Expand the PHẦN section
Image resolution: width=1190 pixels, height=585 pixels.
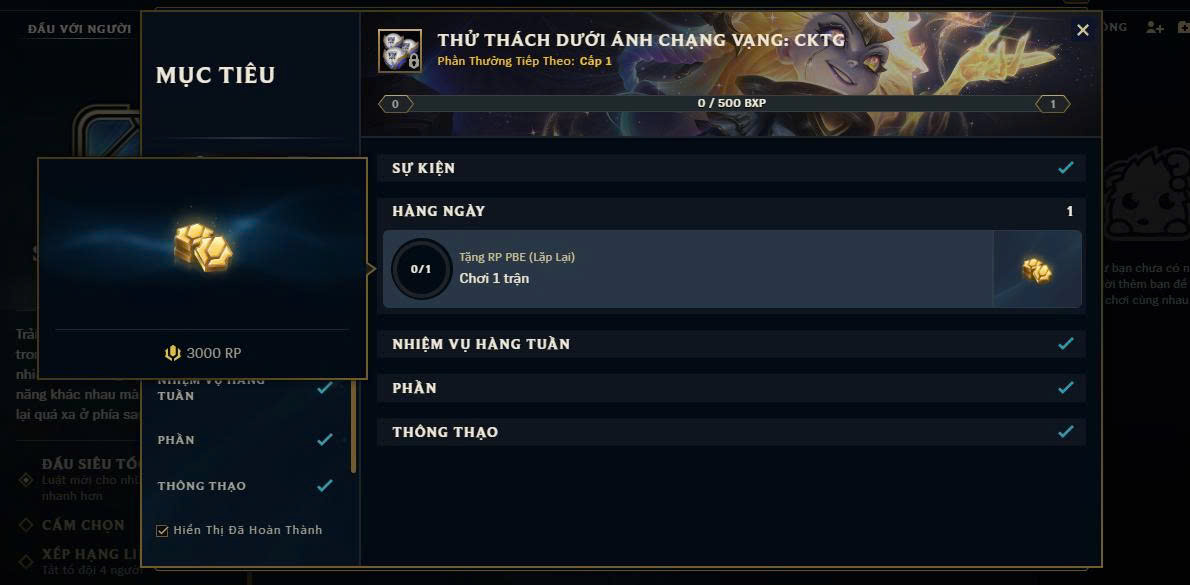pyautogui.click(x=731, y=388)
